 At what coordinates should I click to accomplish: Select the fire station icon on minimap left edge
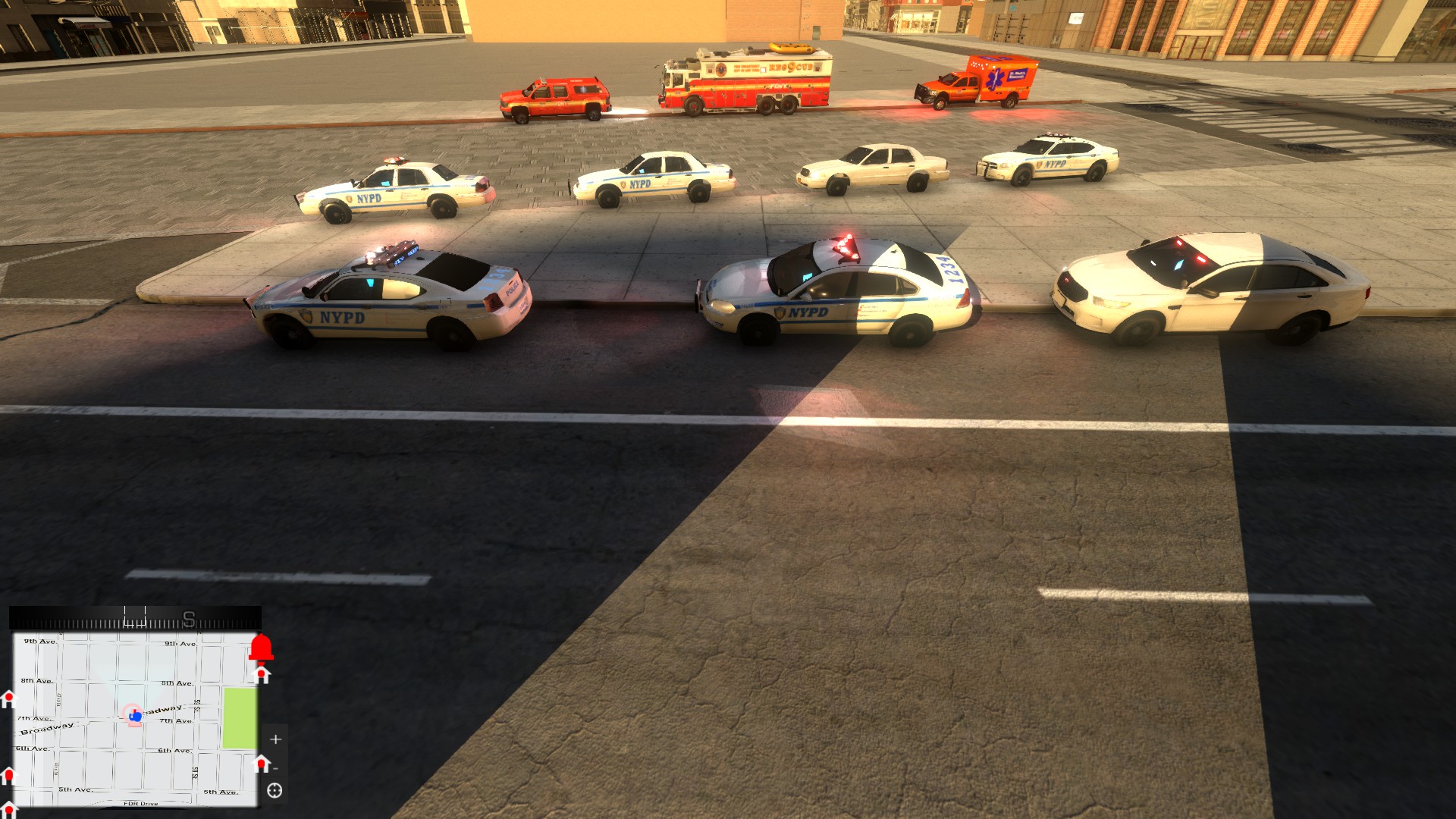point(8,700)
